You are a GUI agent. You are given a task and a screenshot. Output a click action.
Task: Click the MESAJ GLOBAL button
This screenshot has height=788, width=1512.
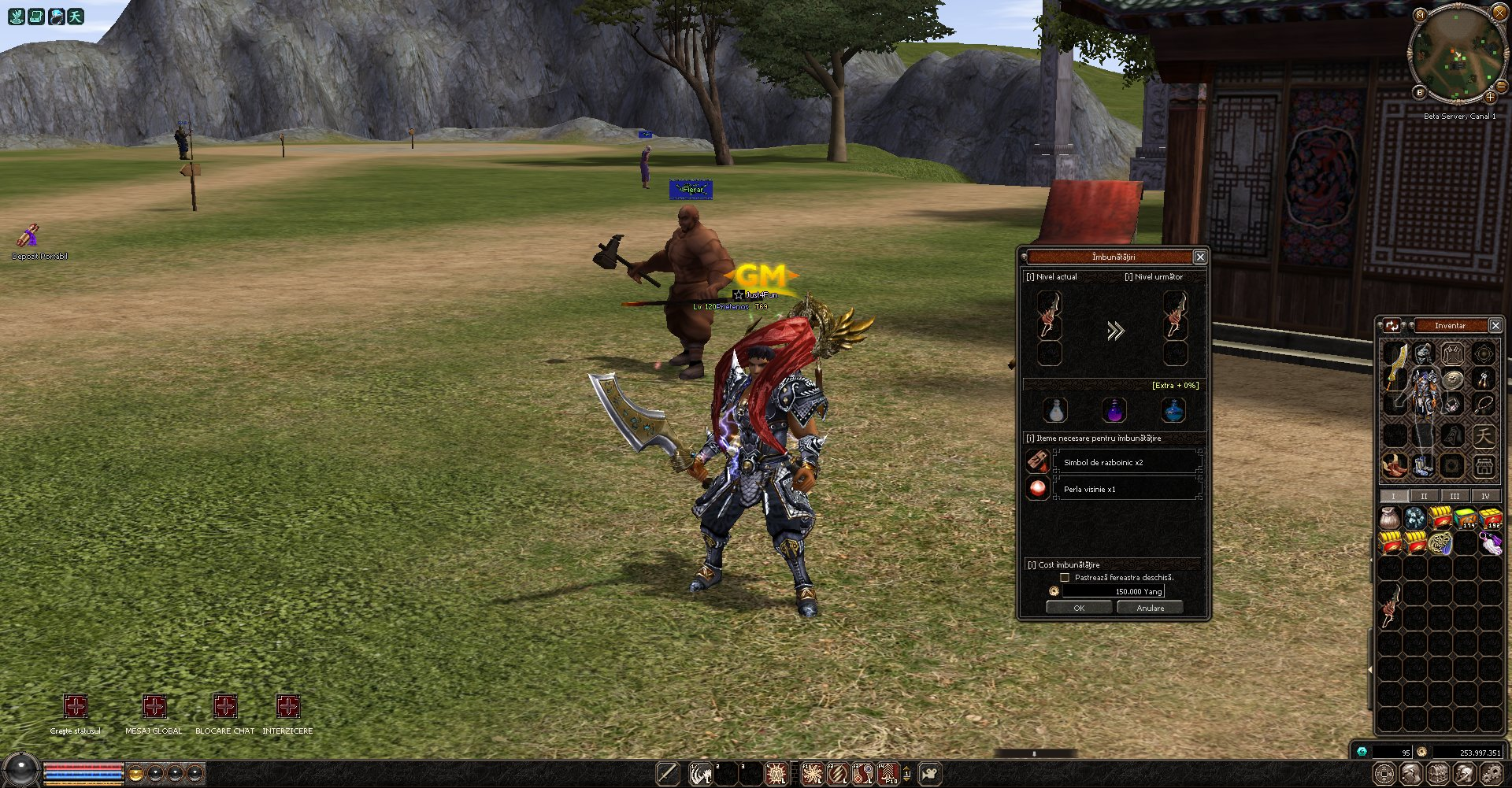(154, 706)
